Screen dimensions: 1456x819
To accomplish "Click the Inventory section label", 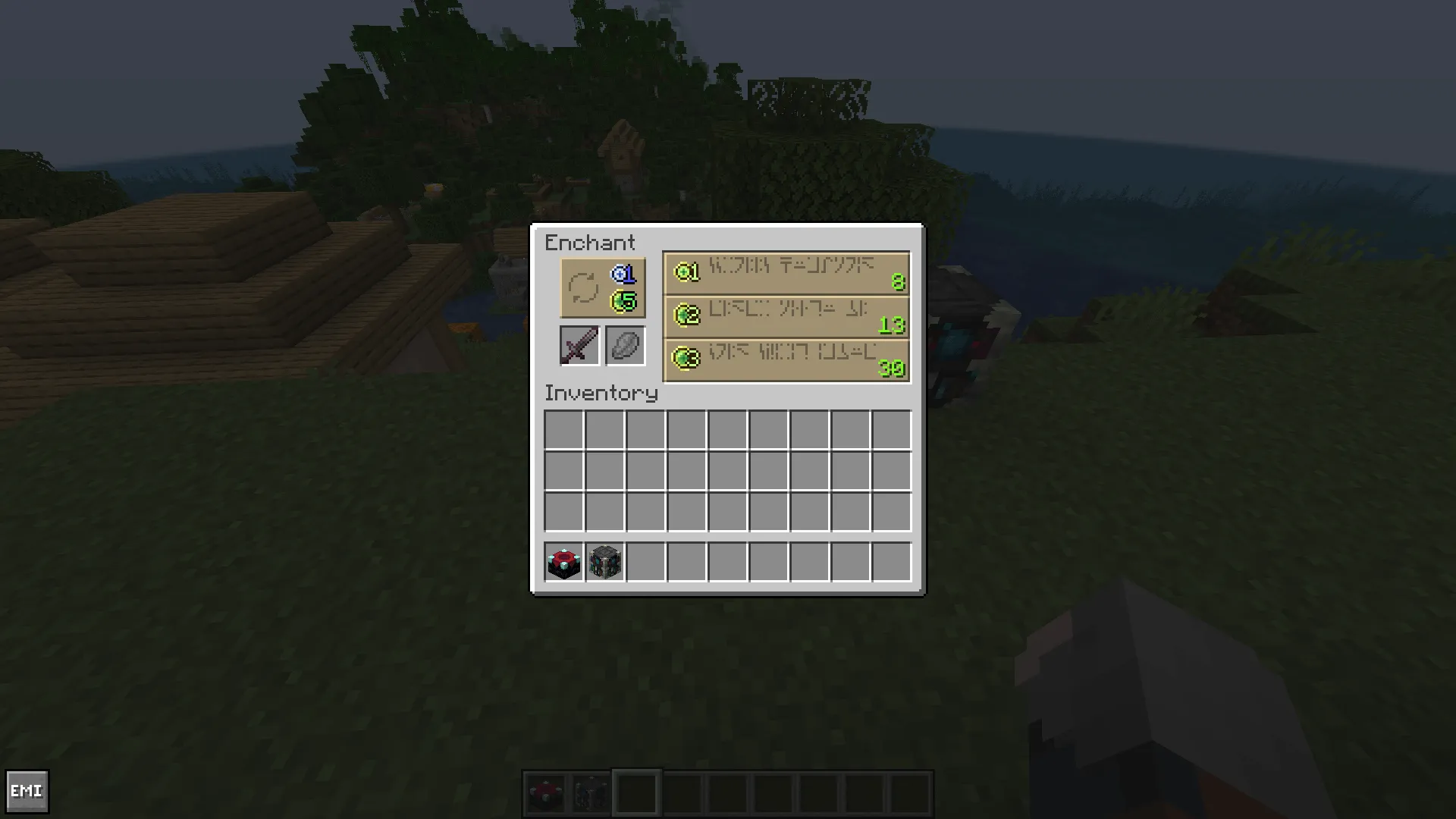I will [601, 394].
